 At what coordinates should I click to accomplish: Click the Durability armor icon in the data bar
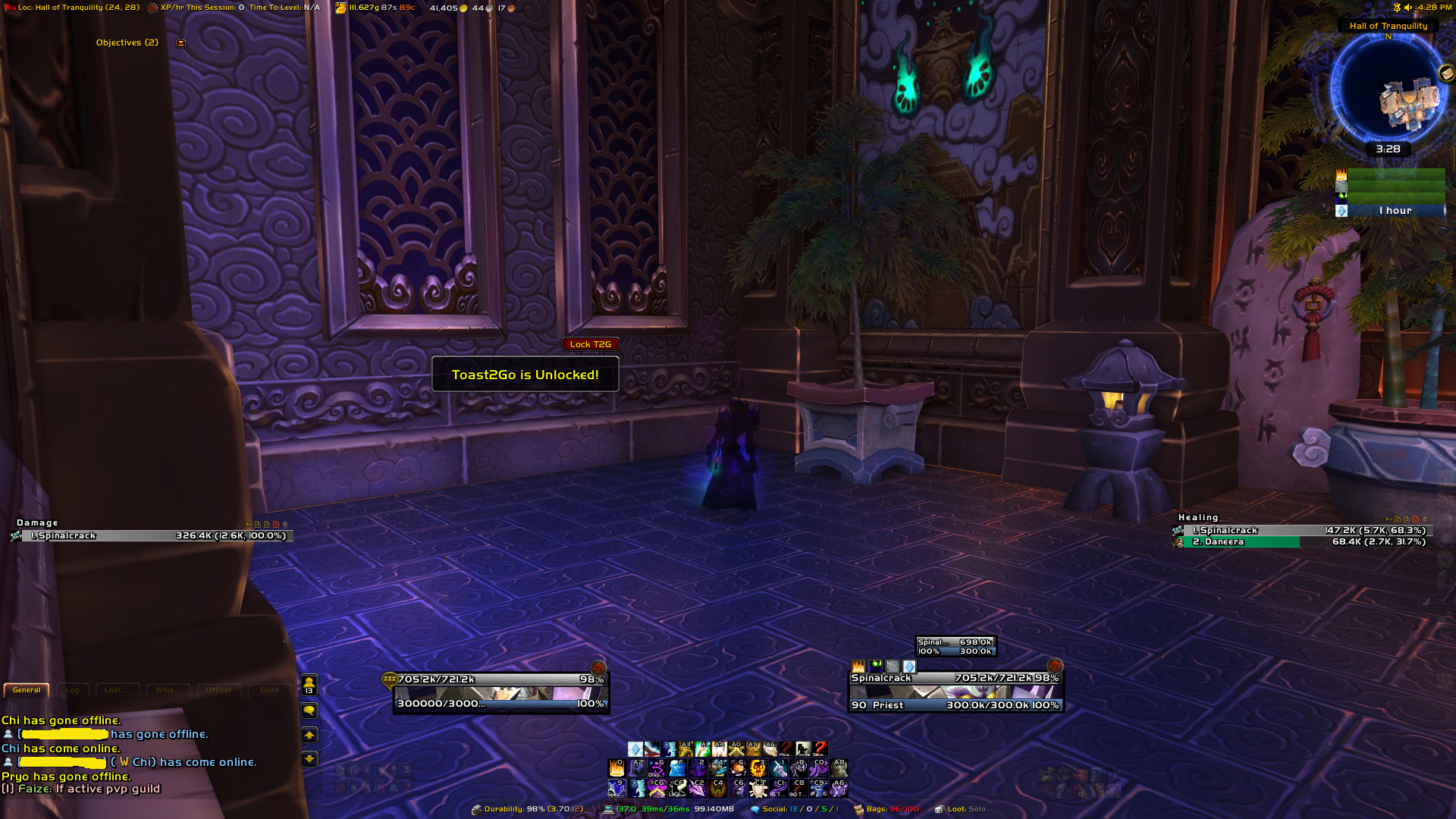pos(475,809)
